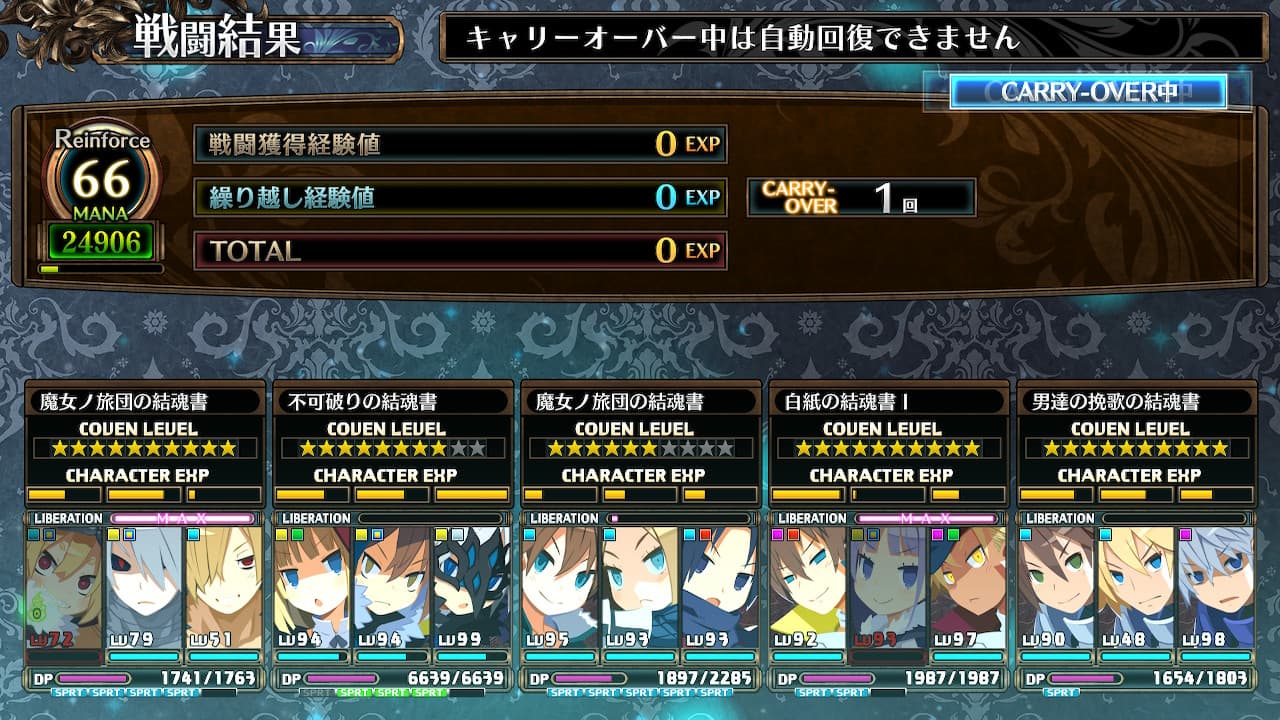This screenshot has height=720, width=1280.
Task: Choose the Lv97 yellow-eyed character portrait
Action: coord(968,588)
